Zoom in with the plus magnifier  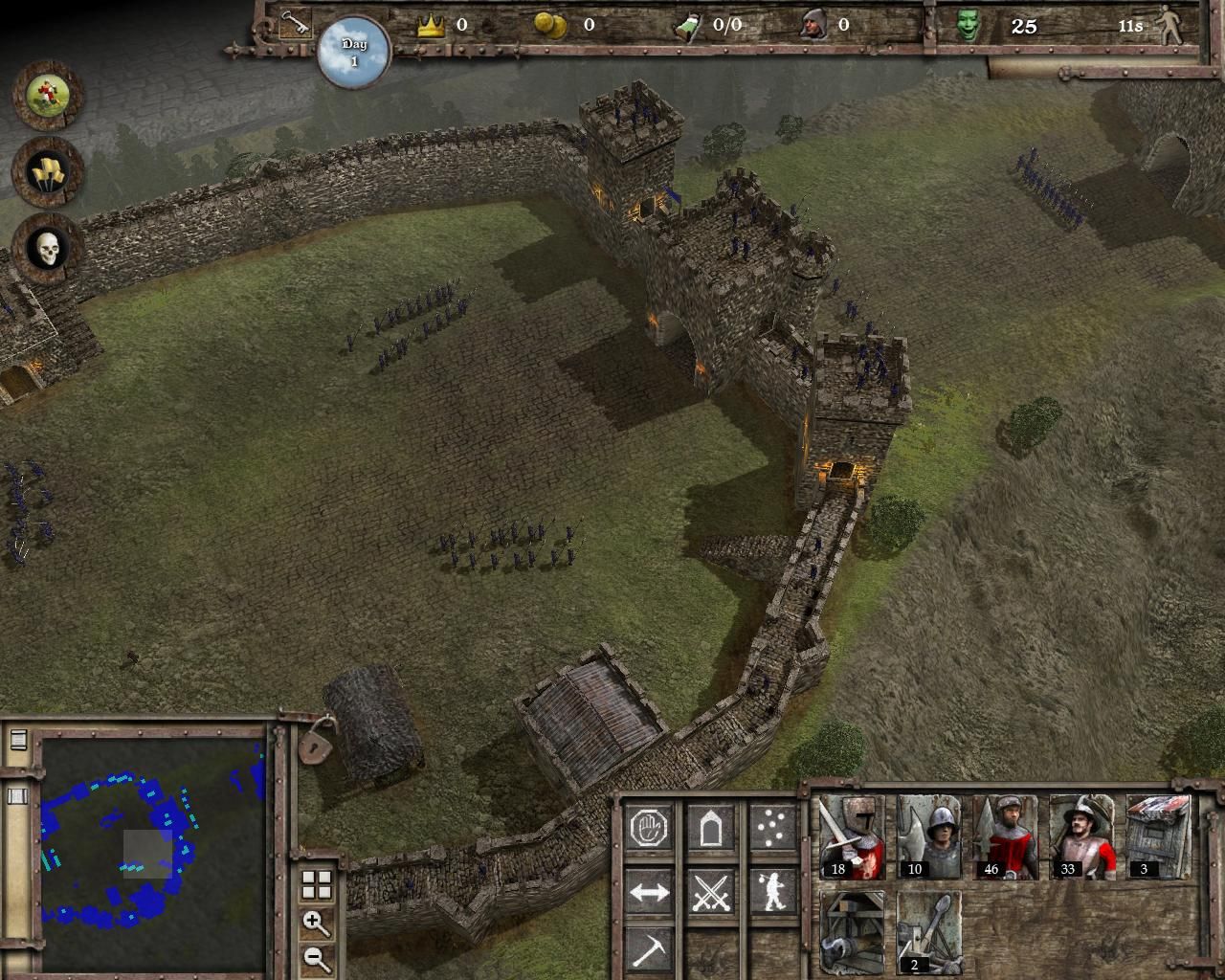(x=316, y=924)
